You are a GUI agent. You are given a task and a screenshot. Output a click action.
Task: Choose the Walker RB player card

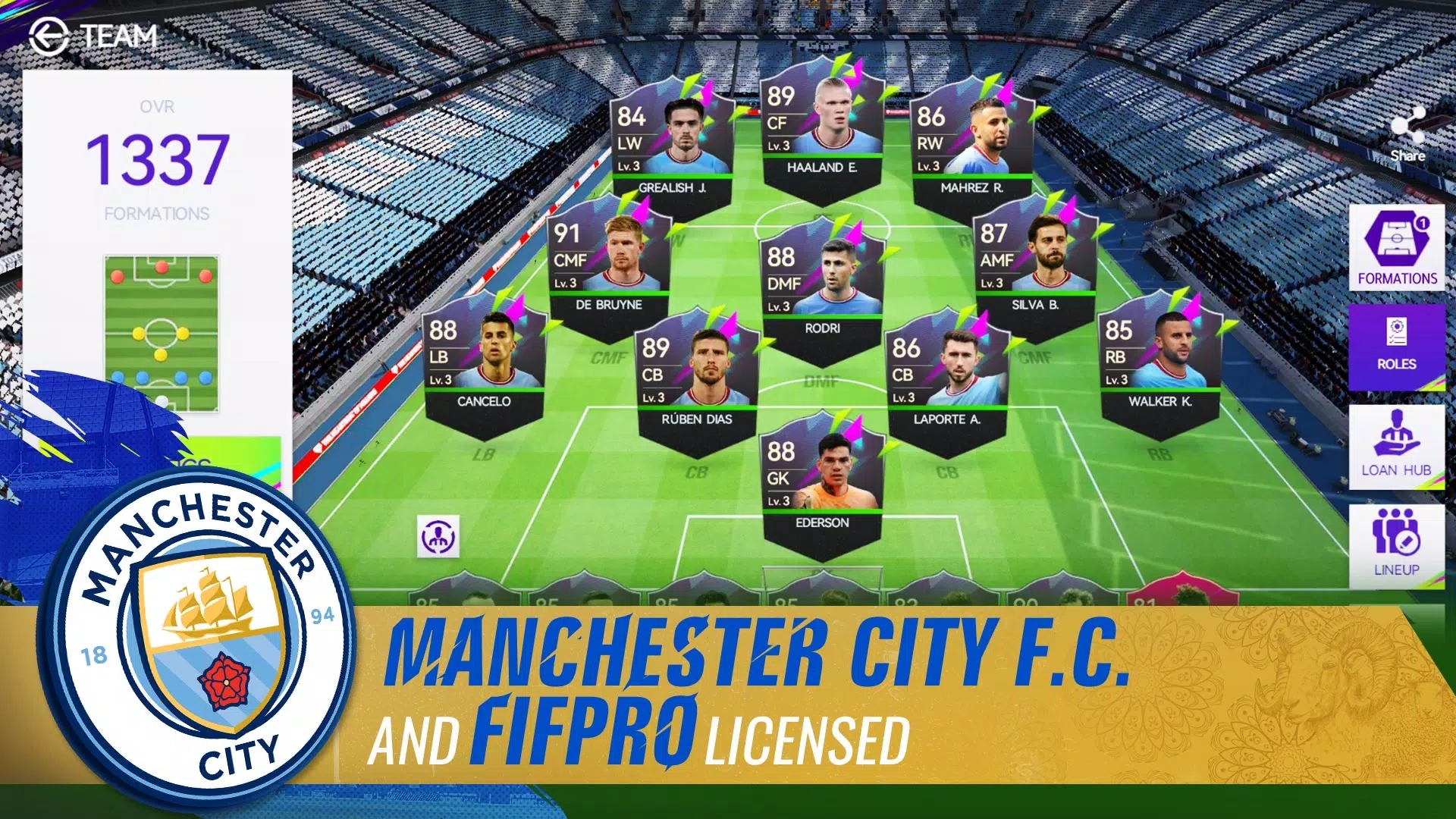(x=1159, y=363)
